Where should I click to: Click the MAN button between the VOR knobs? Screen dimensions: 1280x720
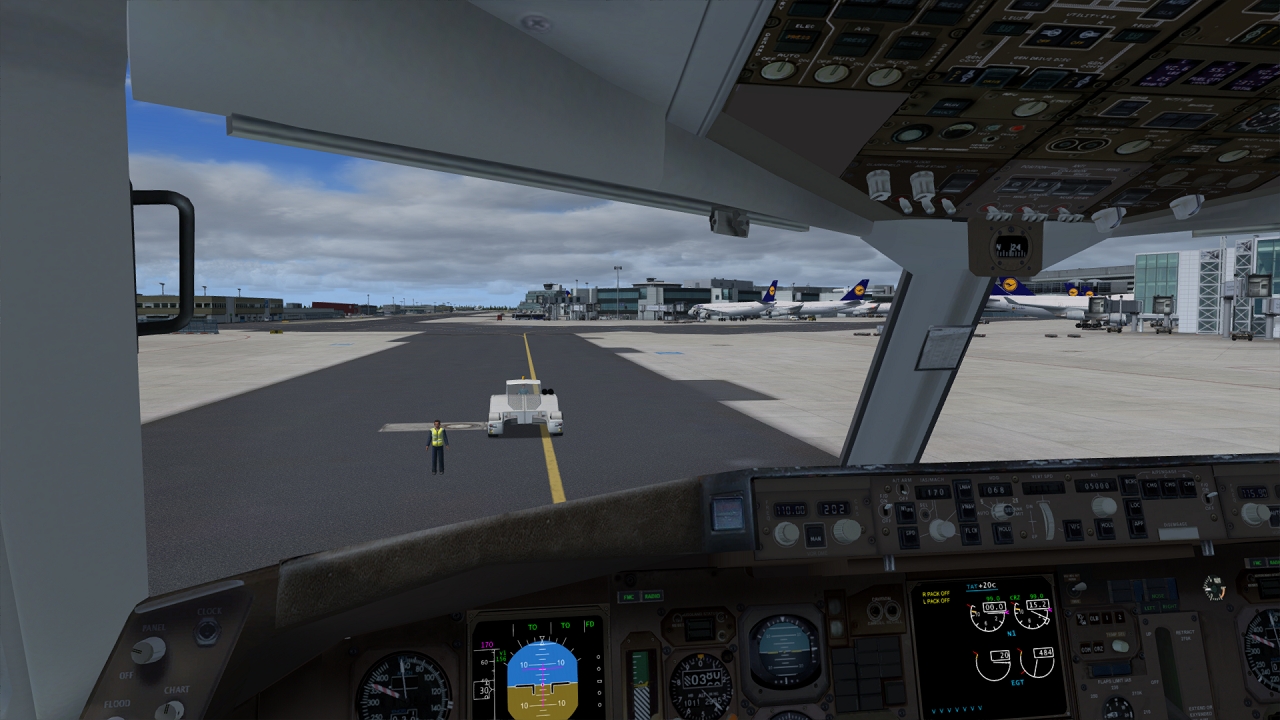(x=815, y=537)
